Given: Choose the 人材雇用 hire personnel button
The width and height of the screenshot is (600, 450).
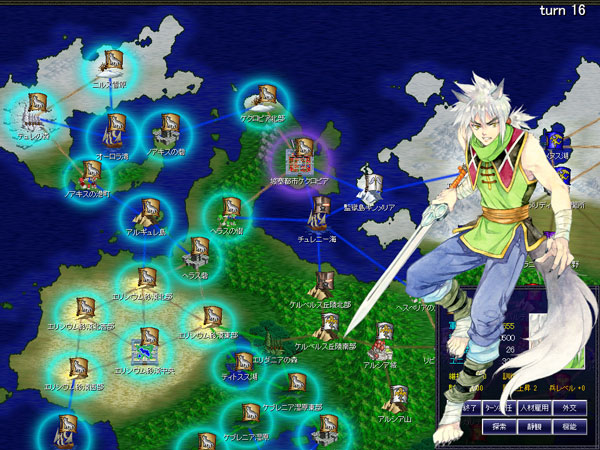Looking at the screenshot, I should (534, 408).
